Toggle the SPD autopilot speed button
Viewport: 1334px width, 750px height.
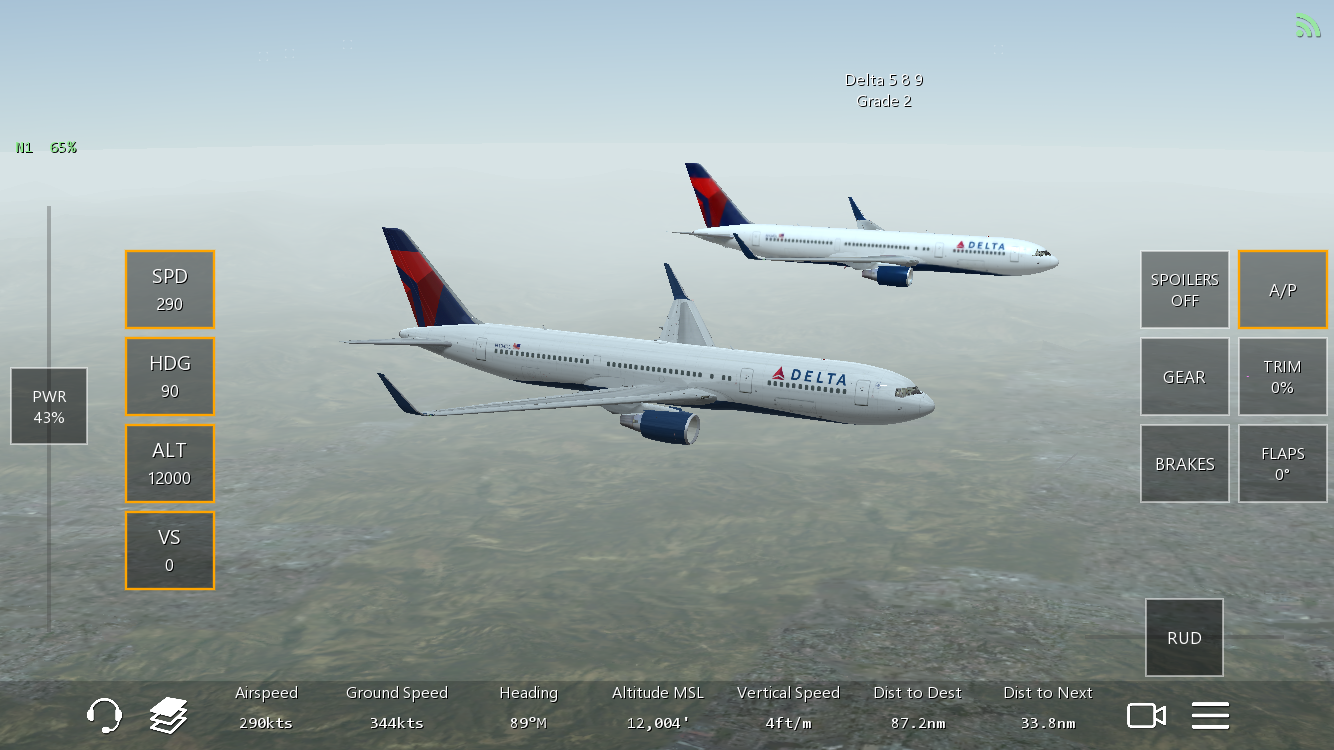click(170, 289)
